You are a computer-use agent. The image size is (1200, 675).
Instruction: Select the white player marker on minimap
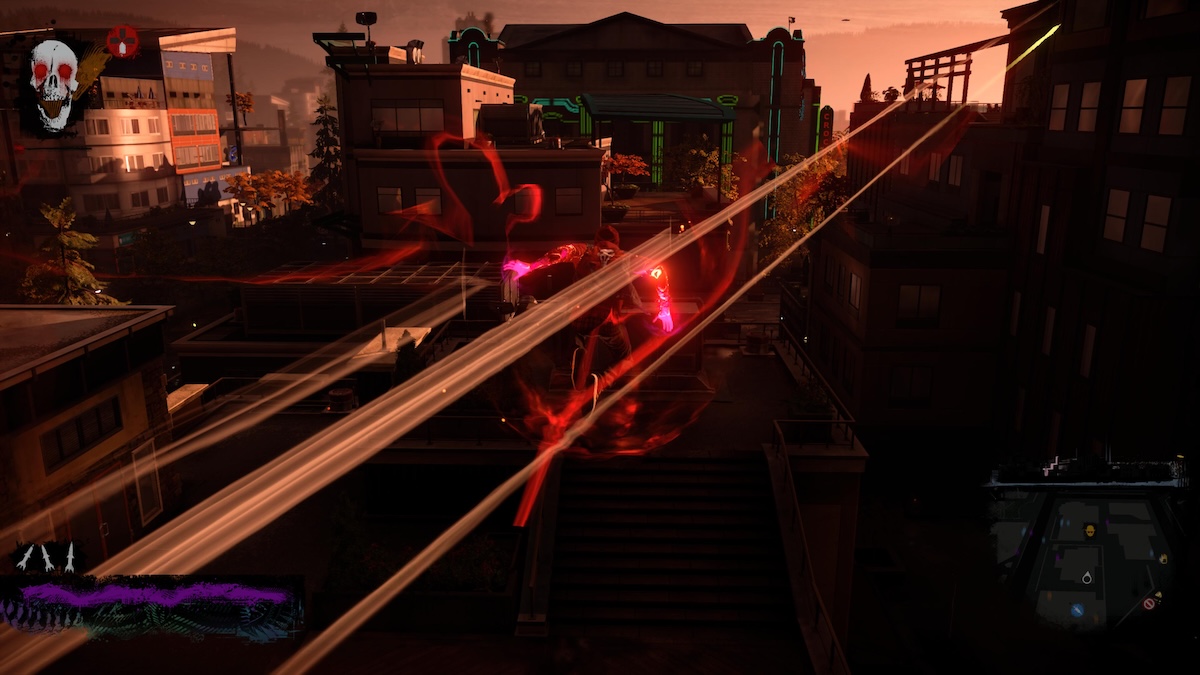point(1087,577)
